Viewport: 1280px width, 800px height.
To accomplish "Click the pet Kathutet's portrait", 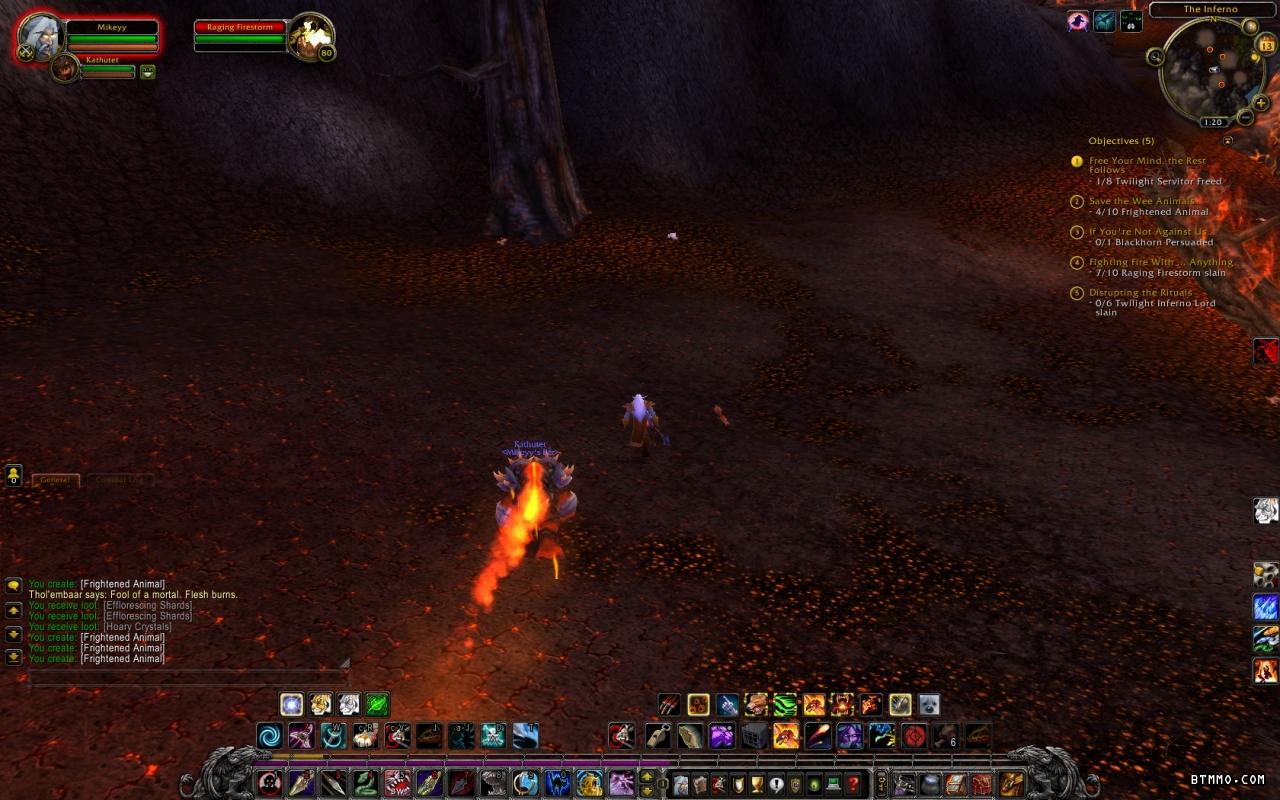I will point(65,69).
